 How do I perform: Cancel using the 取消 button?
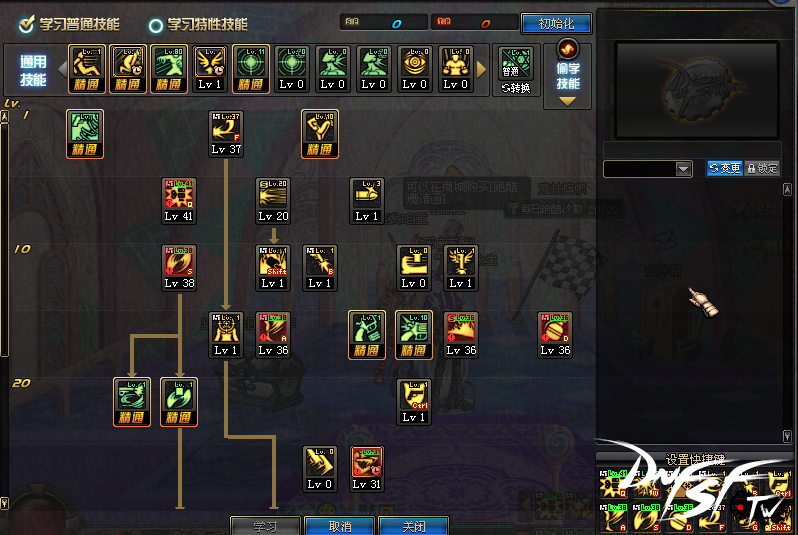click(x=340, y=526)
